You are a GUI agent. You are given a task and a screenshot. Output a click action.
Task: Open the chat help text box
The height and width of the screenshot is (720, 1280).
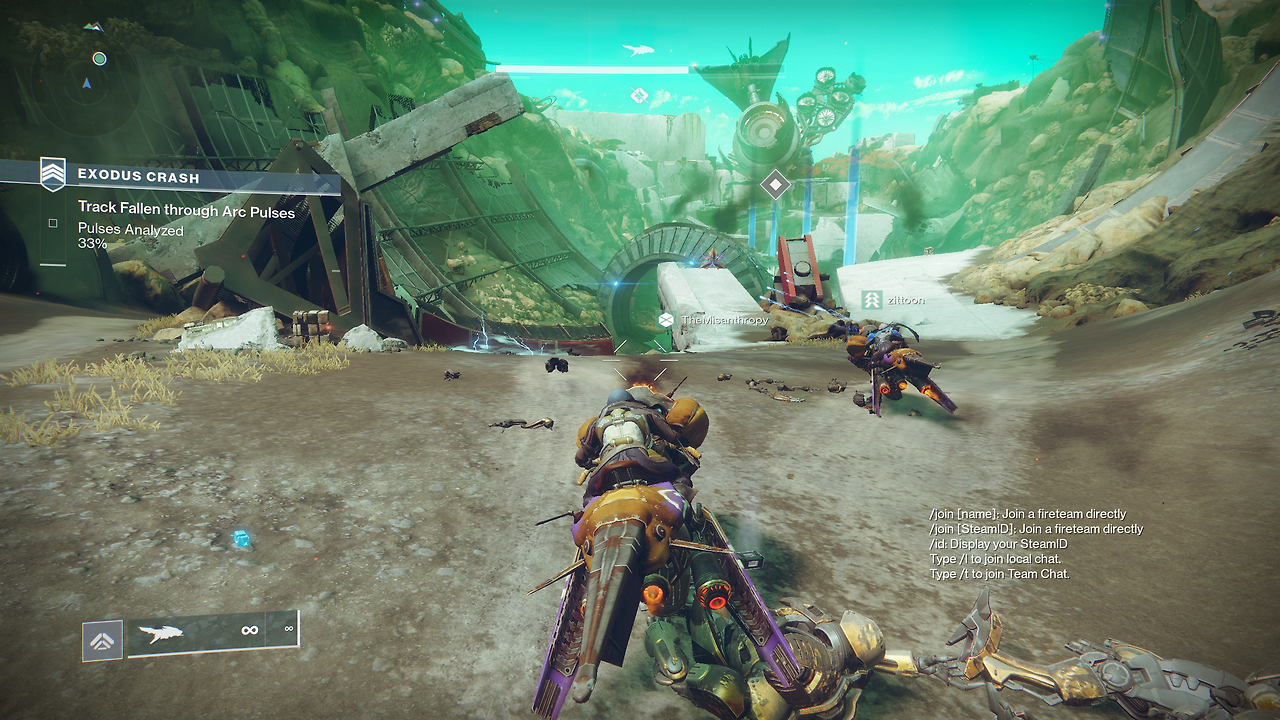(1035, 544)
